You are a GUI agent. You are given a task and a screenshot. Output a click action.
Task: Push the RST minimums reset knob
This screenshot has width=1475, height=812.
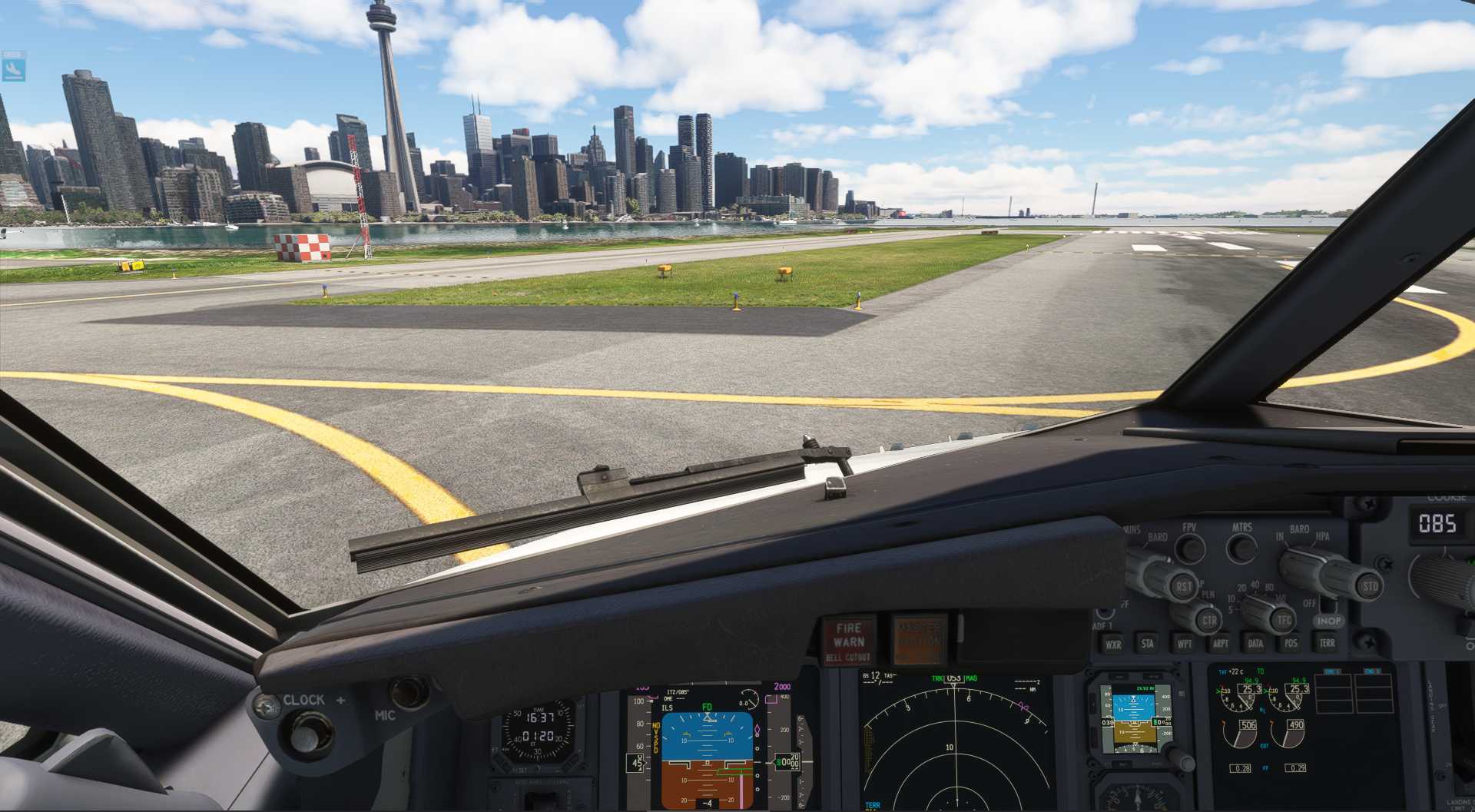pos(1182,586)
